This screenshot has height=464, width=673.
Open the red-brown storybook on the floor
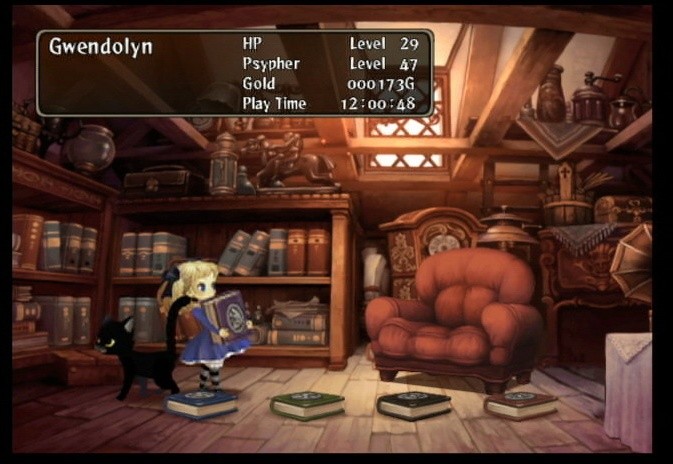tap(520, 404)
